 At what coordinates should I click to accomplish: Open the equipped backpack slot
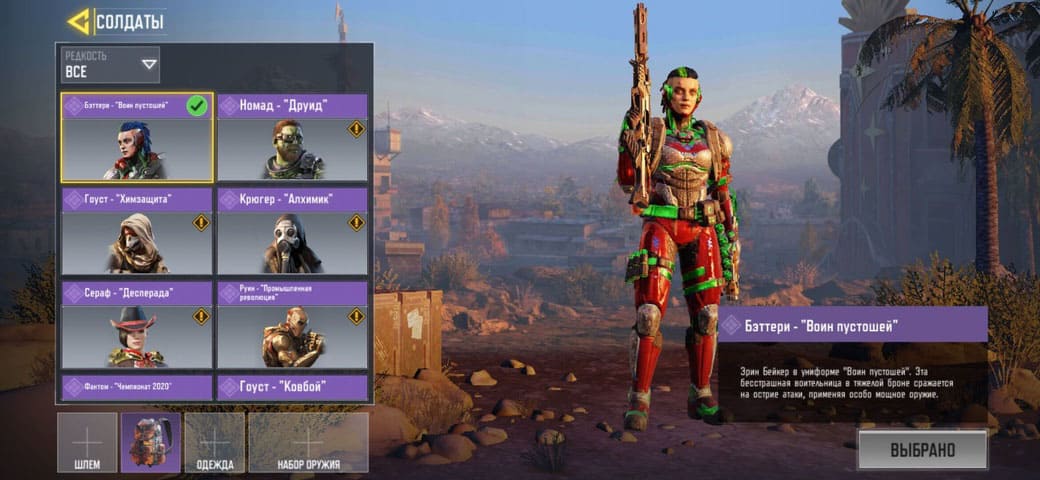[x=151, y=442]
